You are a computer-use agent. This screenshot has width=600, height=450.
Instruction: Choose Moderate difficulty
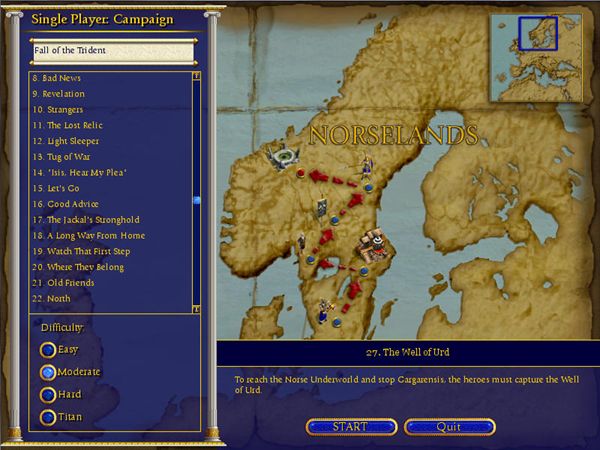47,372
